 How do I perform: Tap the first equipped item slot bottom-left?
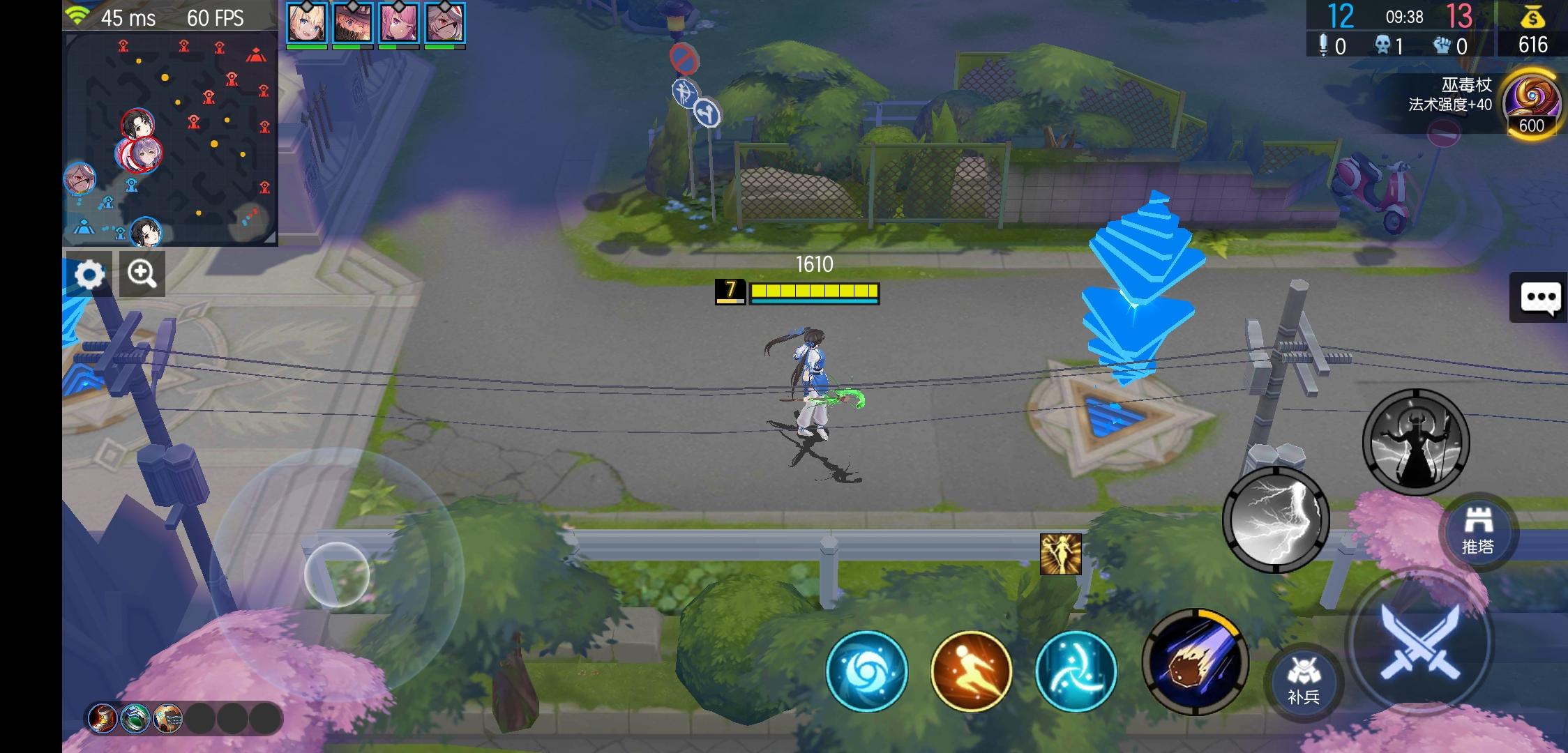pyautogui.click(x=103, y=720)
